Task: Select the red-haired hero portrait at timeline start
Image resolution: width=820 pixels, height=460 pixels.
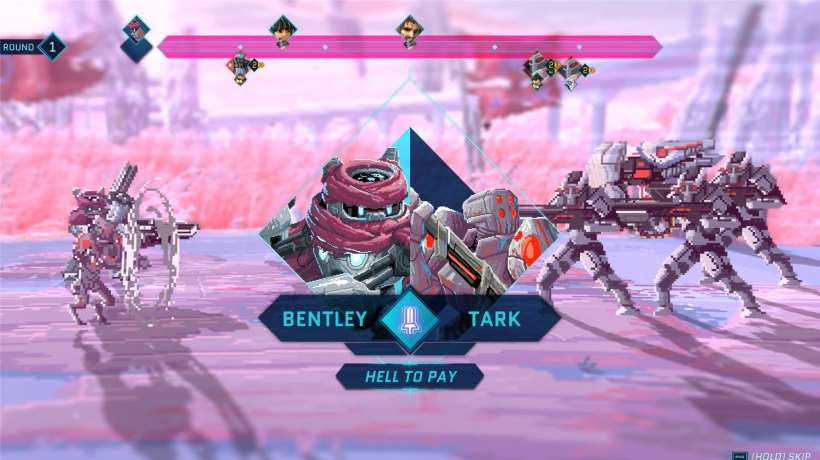Action: pos(136,32)
